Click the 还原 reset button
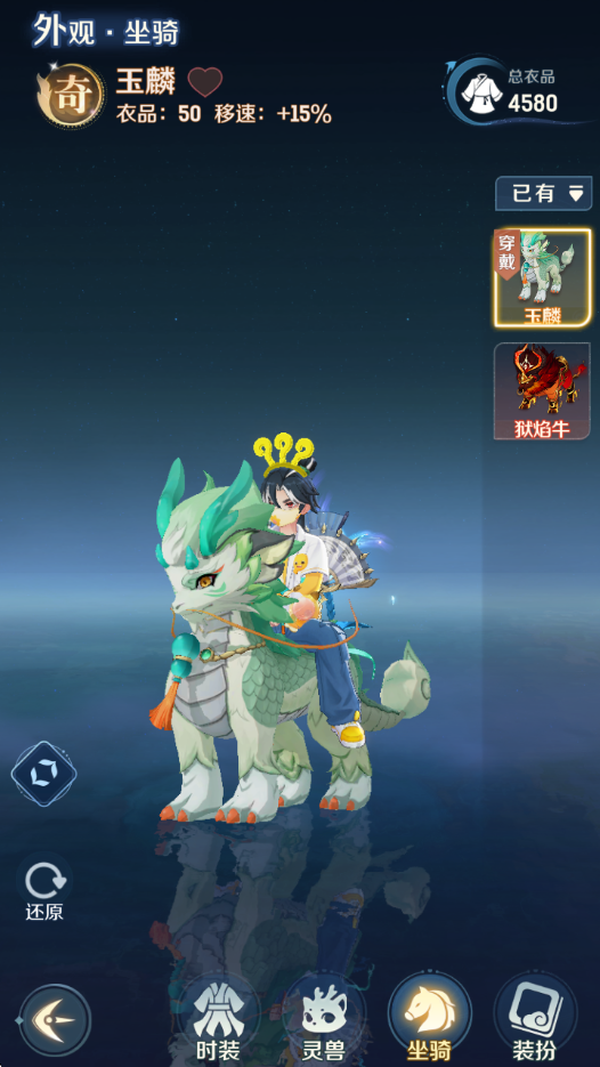This screenshot has width=600, height=1067. click(44, 889)
